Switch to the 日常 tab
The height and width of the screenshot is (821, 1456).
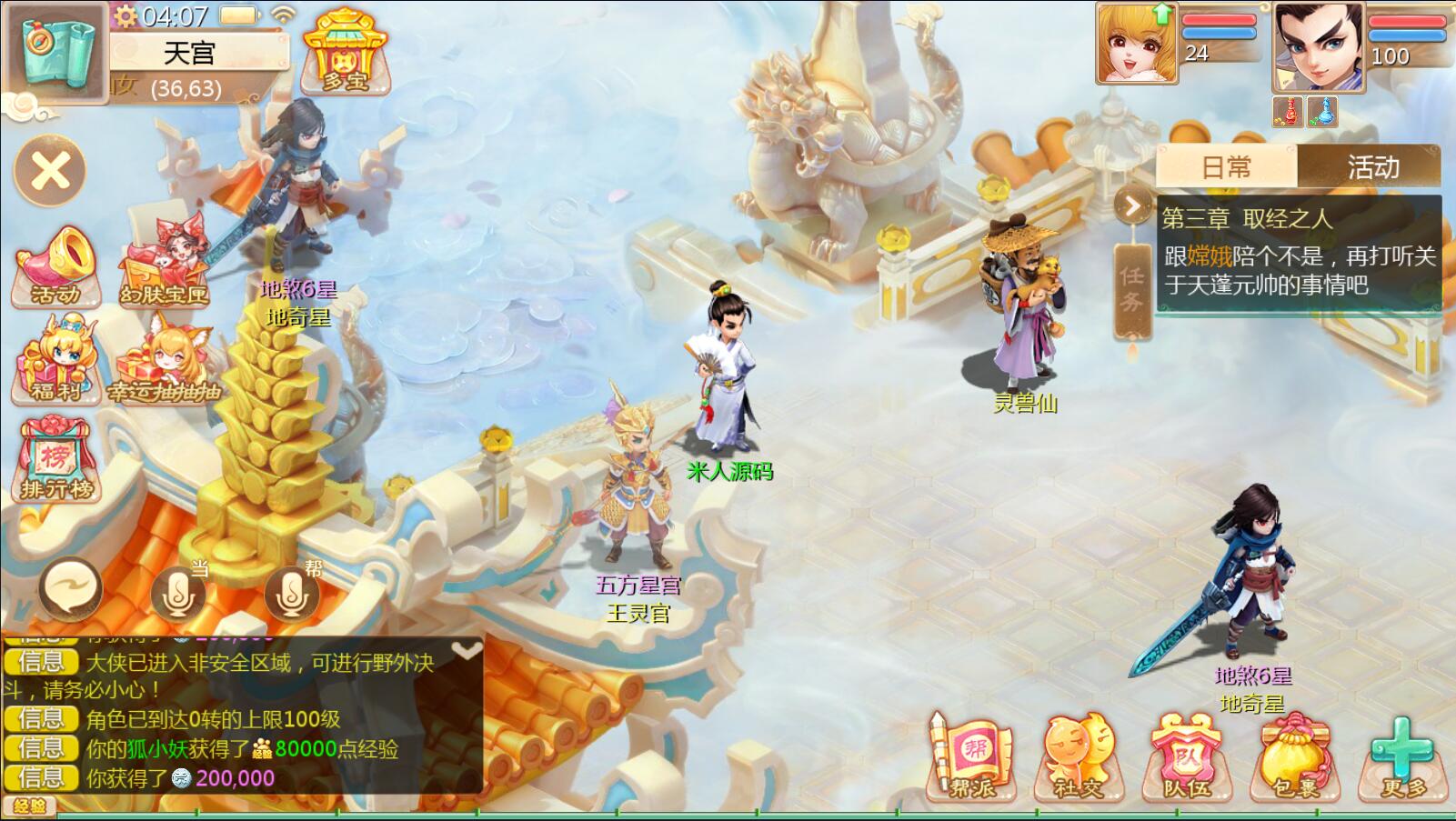tap(1226, 167)
